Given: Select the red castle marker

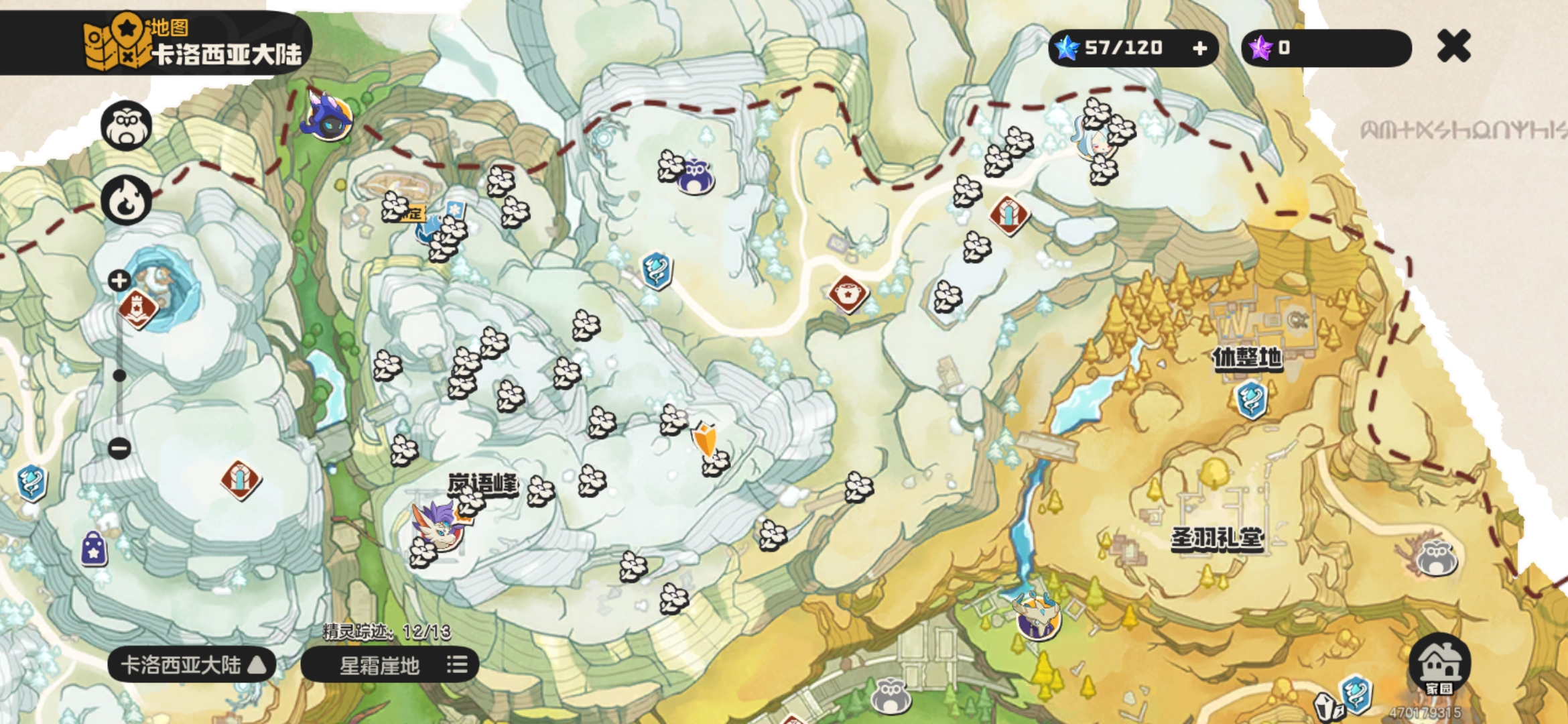Looking at the screenshot, I should [137, 308].
